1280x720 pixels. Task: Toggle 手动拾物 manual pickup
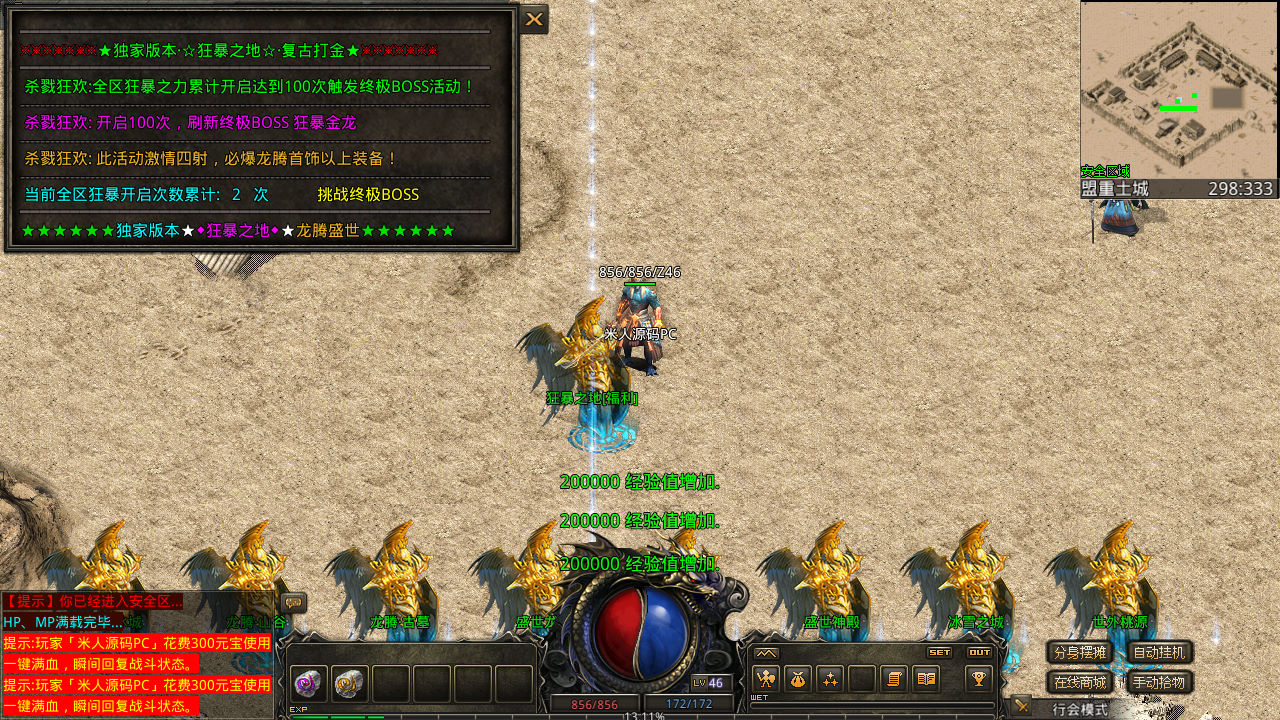coord(1160,683)
